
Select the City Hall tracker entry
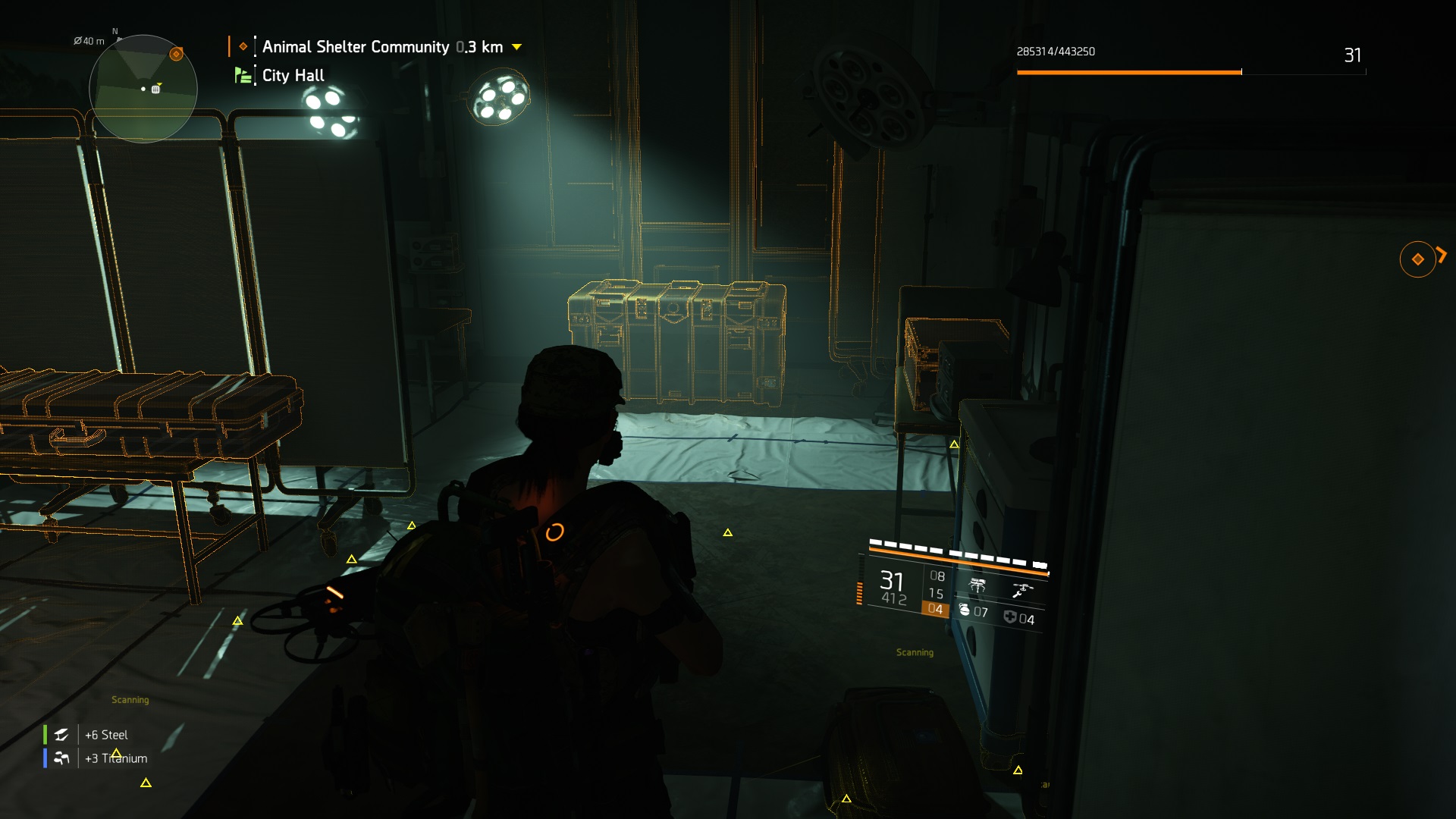coord(293,76)
